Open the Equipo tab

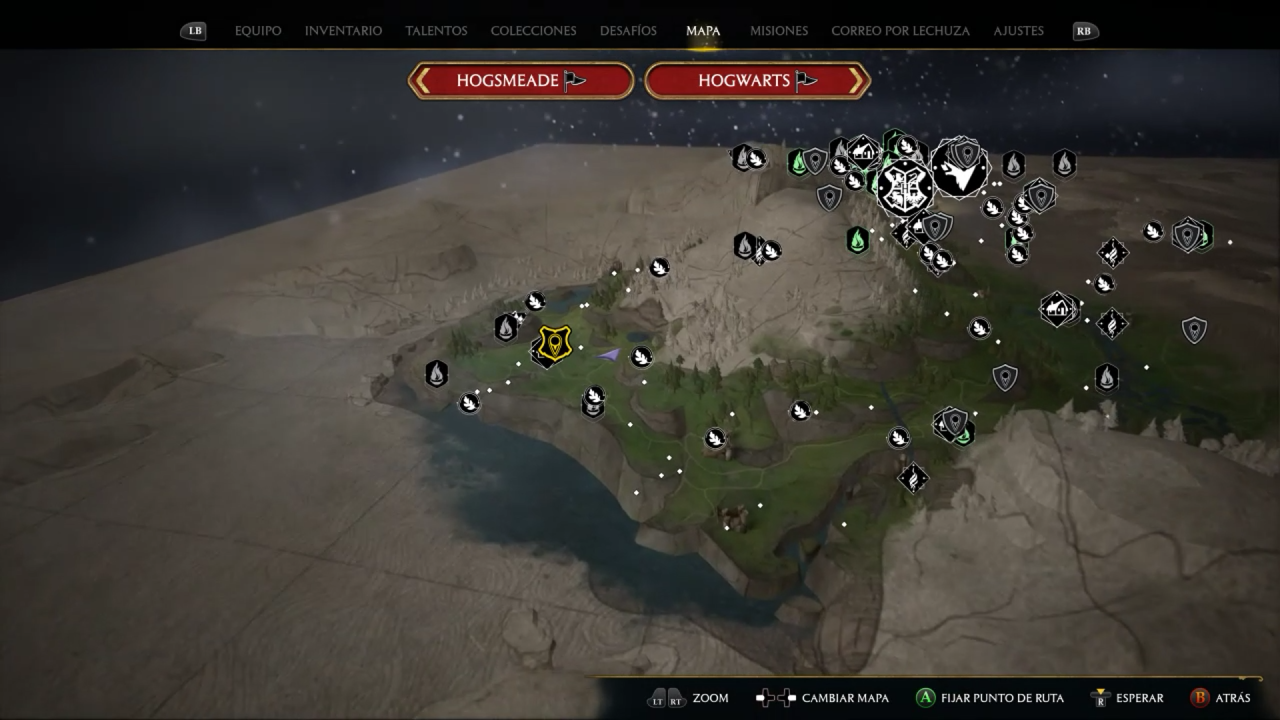click(258, 31)
